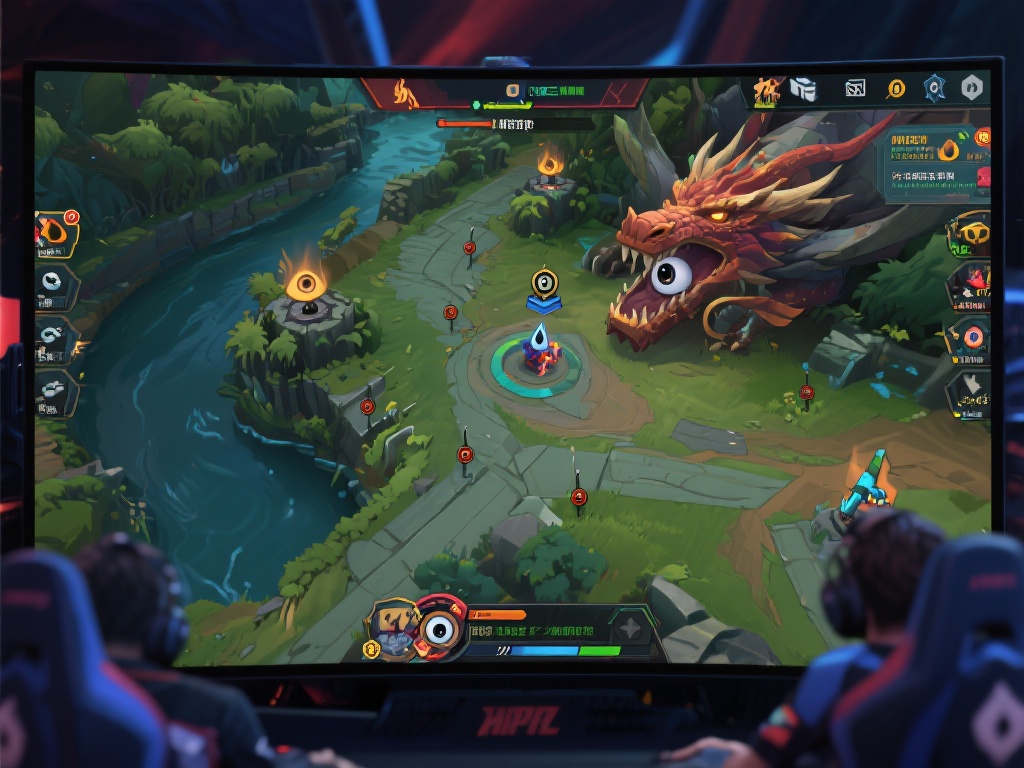The width and height of the screenshot is (1024, 768).
Task: Click the eyeball hero portrait in the bottom bar
Action: (x=439, y=628)
